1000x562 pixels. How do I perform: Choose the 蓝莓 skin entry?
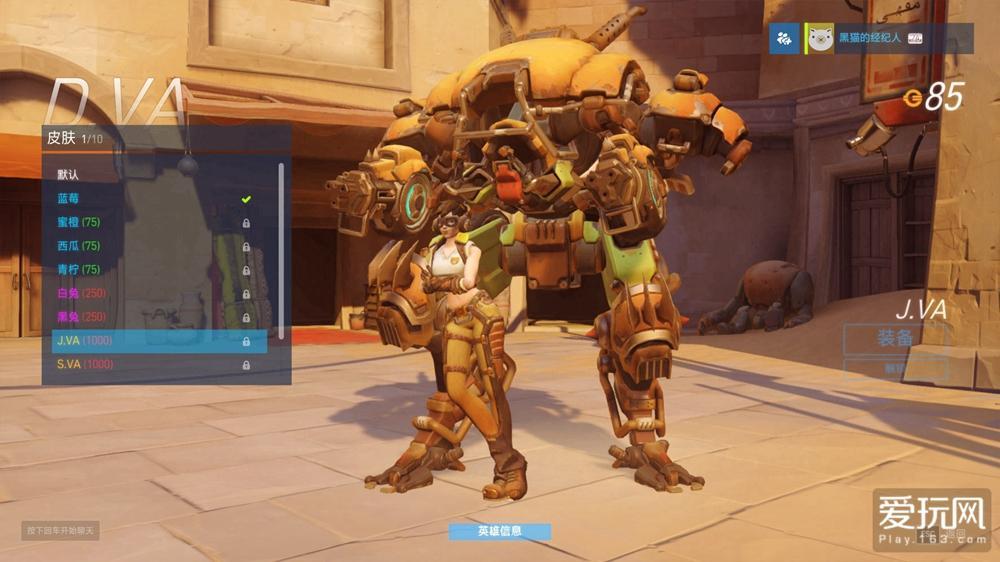(x=150, y=198)
